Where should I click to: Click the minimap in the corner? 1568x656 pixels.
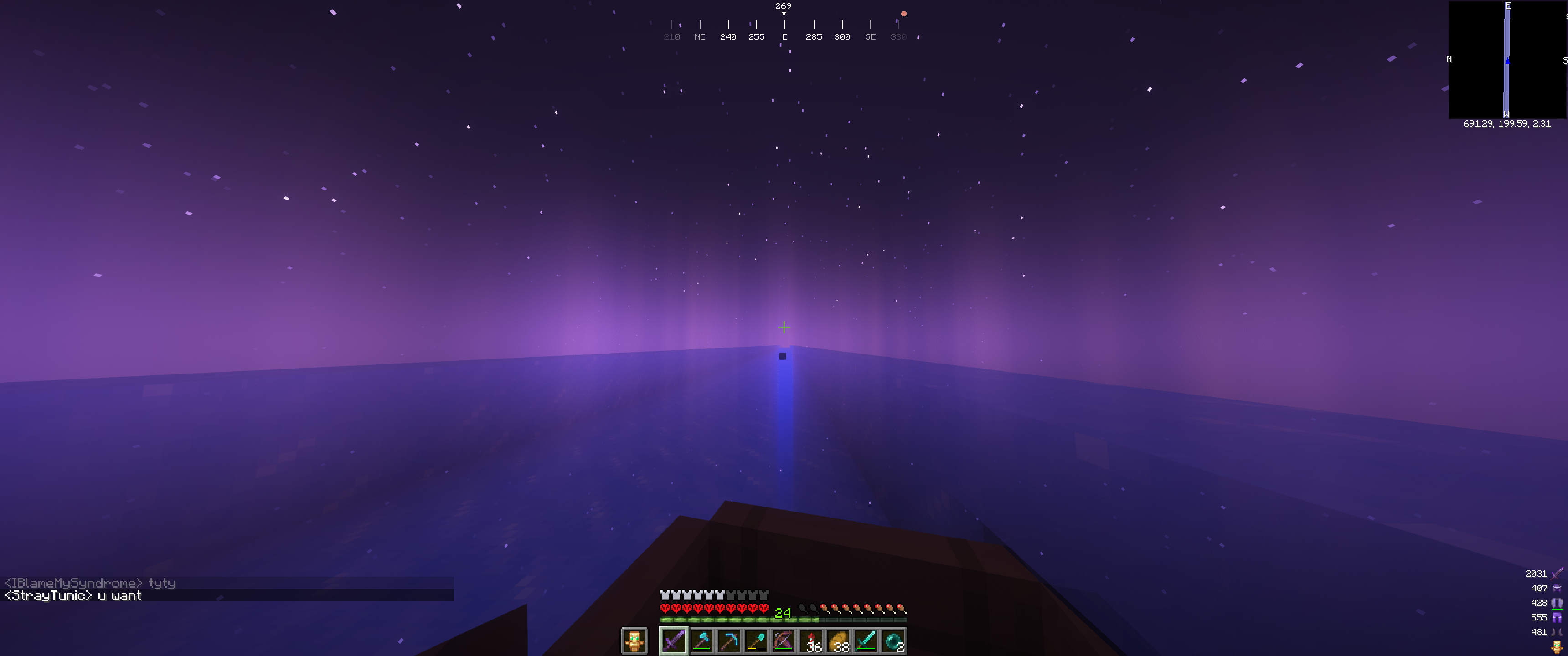(x=1507, y=60)
